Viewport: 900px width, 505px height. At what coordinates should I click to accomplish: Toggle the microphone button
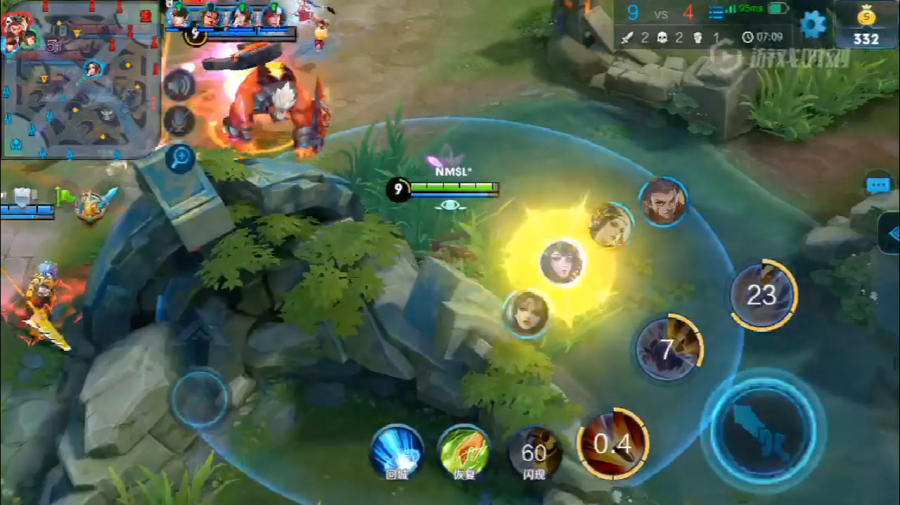180,121
